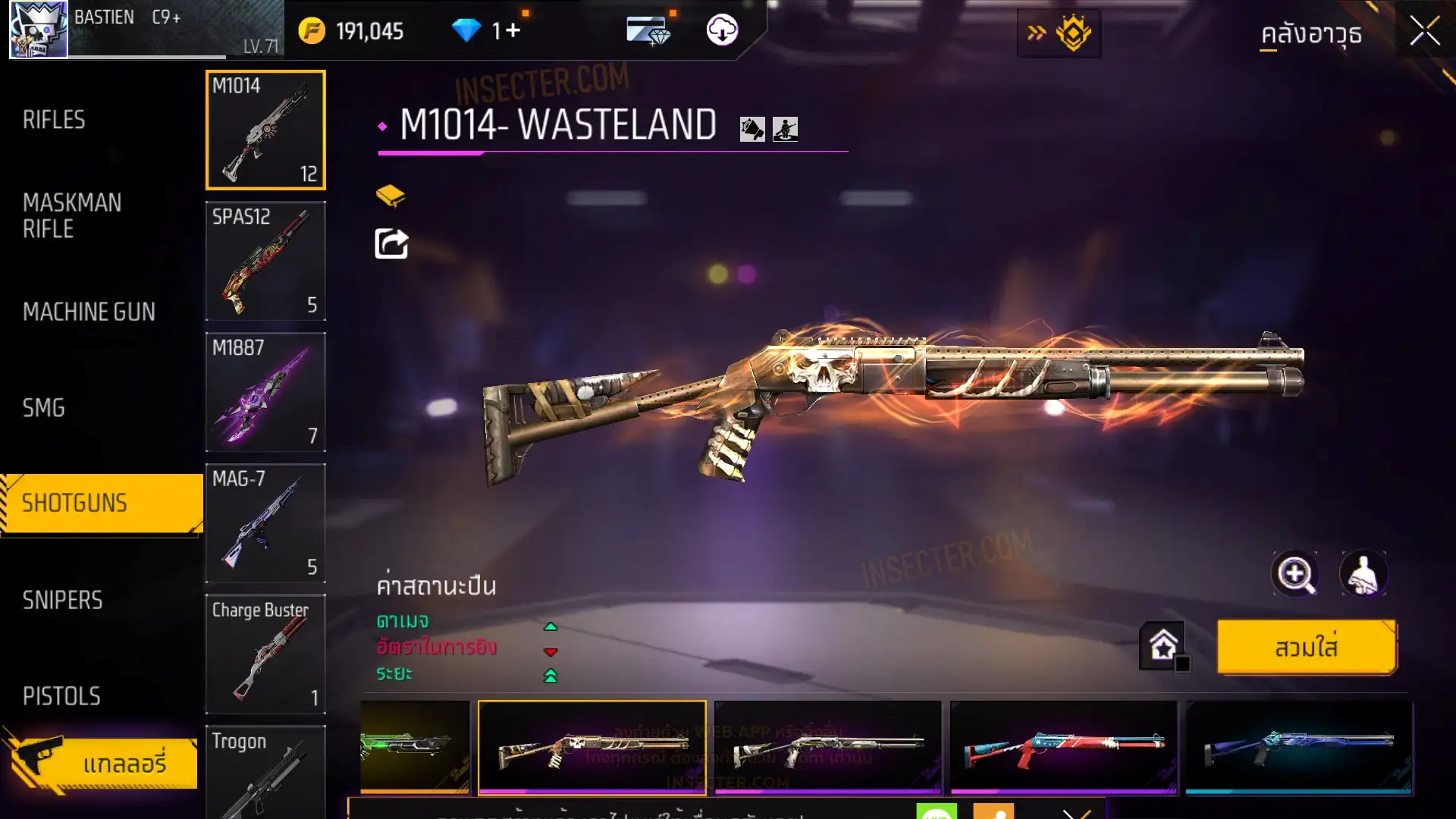Screen dimensions: 1456x819
Task: Share the M1014 Wasteland skin
Action: [391, 244]
